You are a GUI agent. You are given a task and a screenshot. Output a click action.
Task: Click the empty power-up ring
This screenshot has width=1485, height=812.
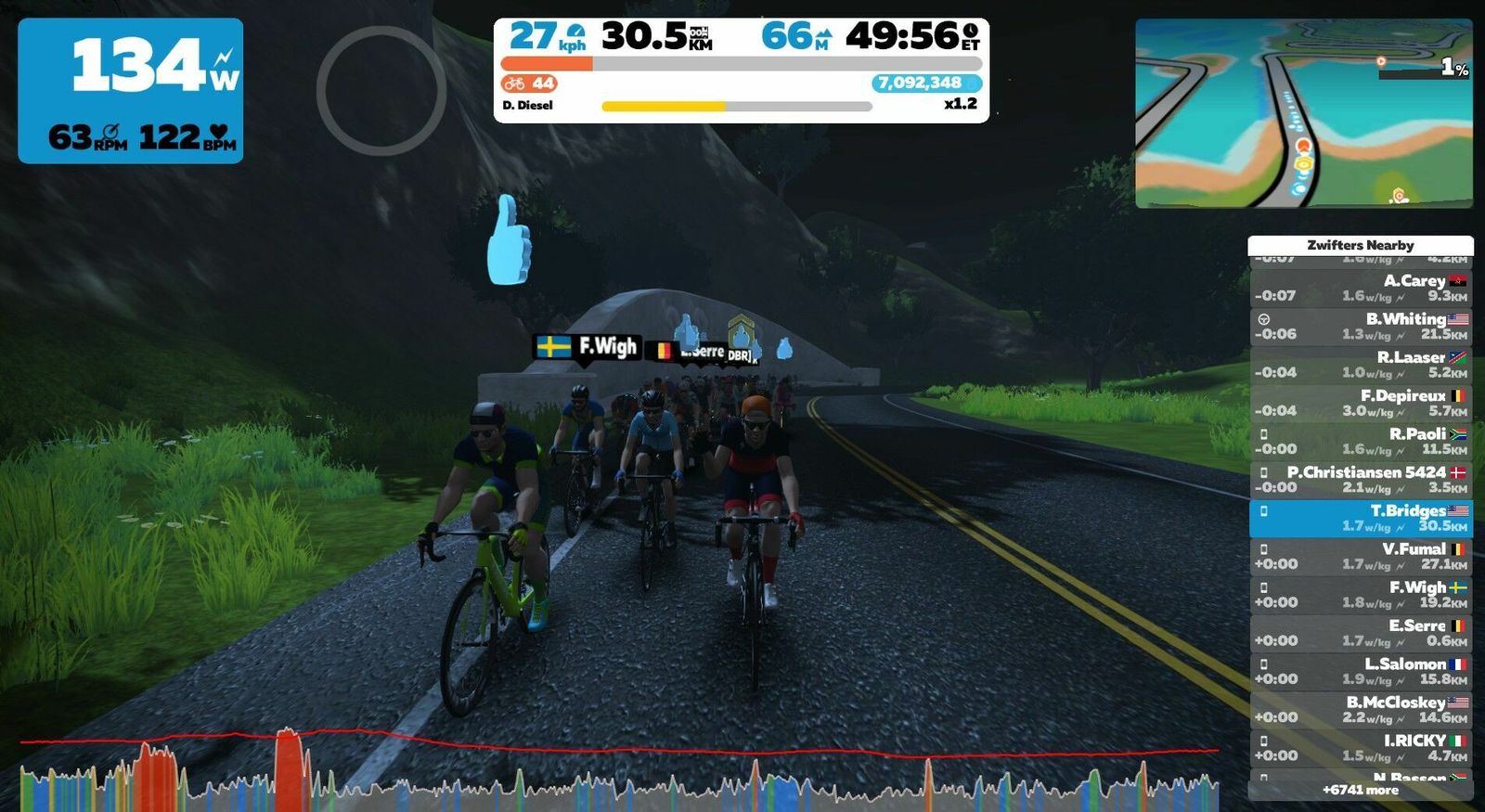click(381, 90)
